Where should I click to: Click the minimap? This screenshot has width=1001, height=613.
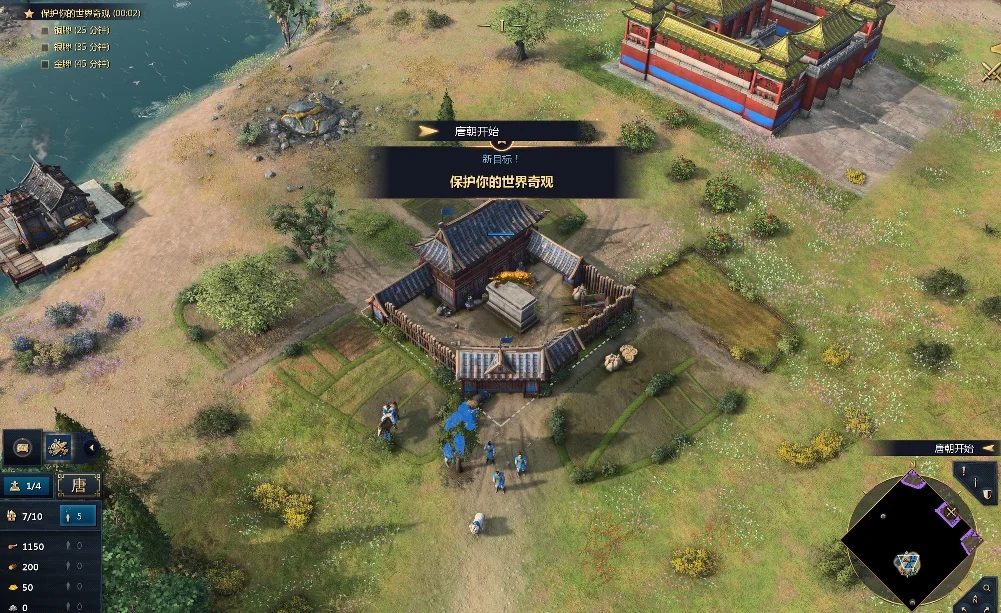click(x=908, y=529)
